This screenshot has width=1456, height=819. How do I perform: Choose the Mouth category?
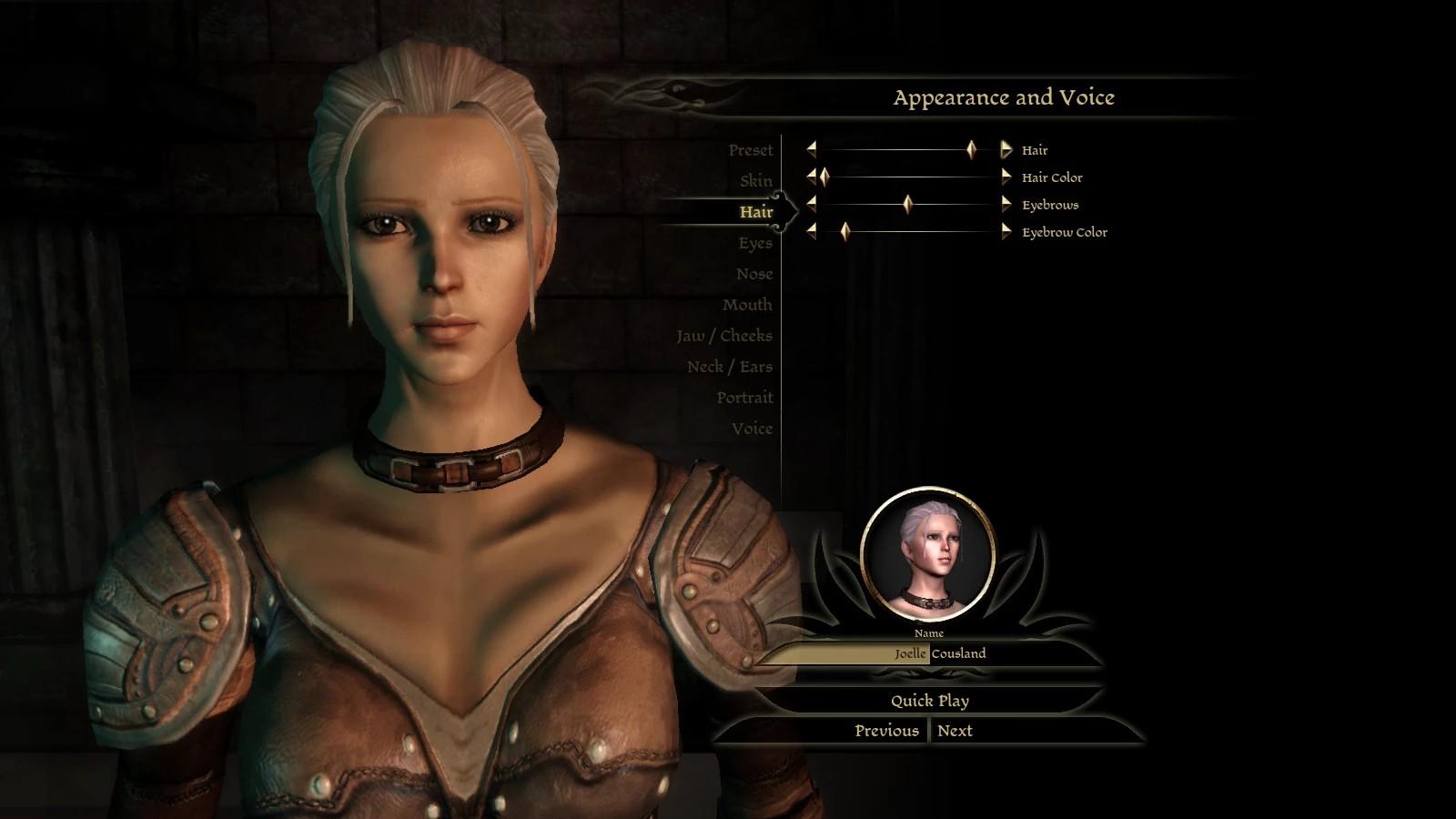click(x=746, y=305)
